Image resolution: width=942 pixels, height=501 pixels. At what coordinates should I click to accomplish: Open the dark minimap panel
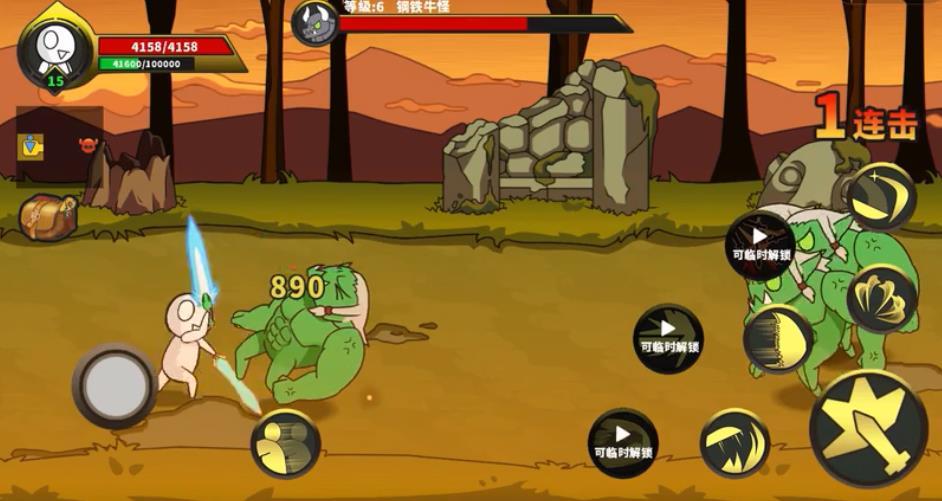(60, 147)
